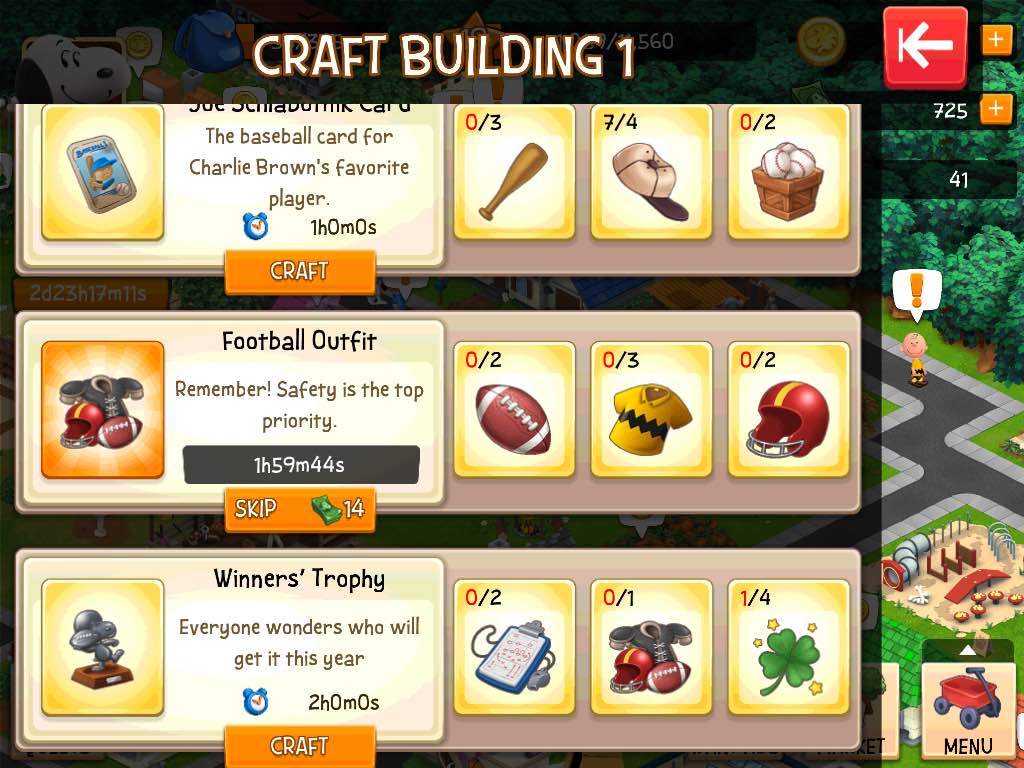The image size is (1024, 768).
Task: Choose the baseball cap ingredient slot
Action: pos(651,172)
